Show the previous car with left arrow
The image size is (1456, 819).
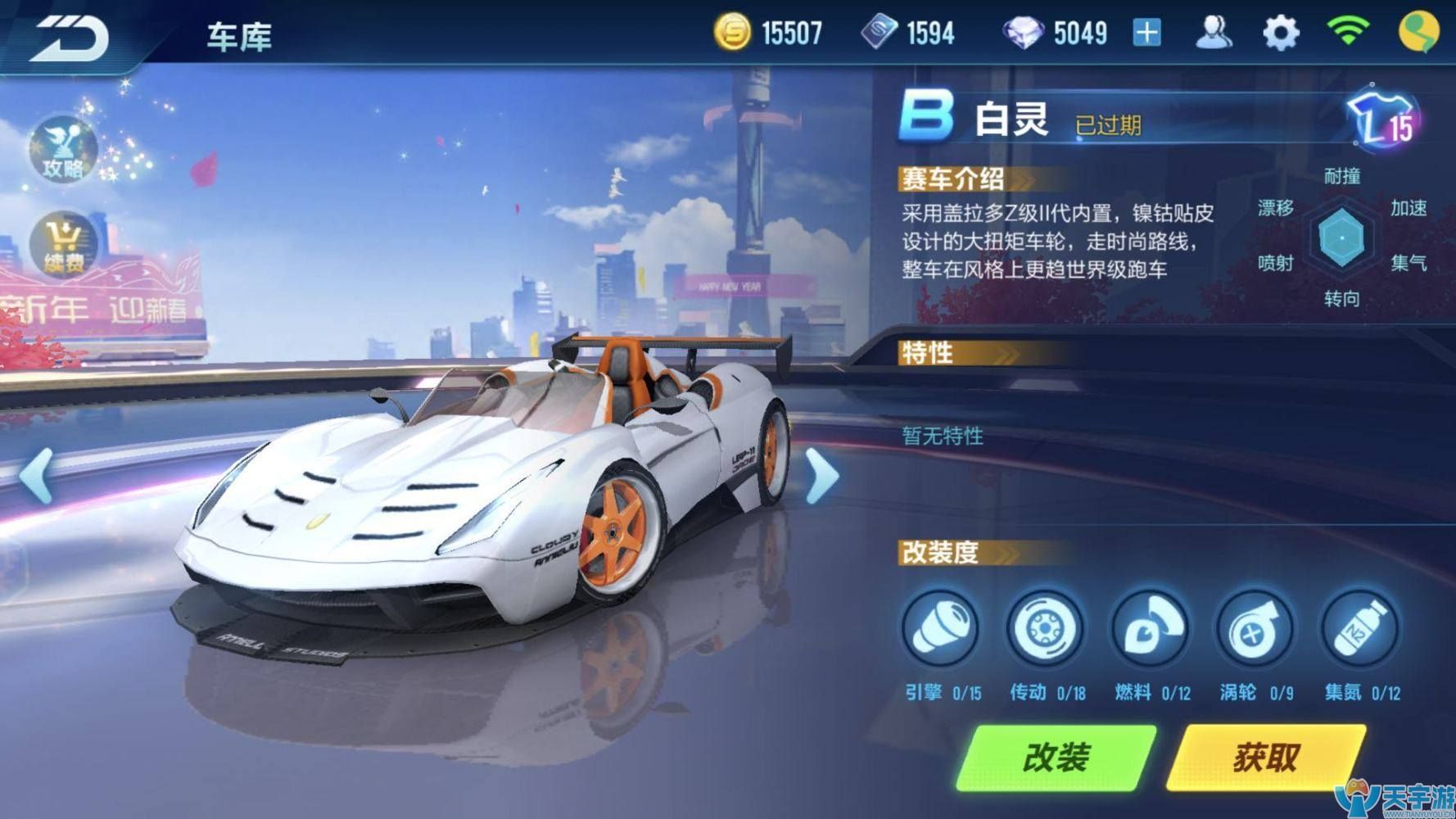[36, 475]
